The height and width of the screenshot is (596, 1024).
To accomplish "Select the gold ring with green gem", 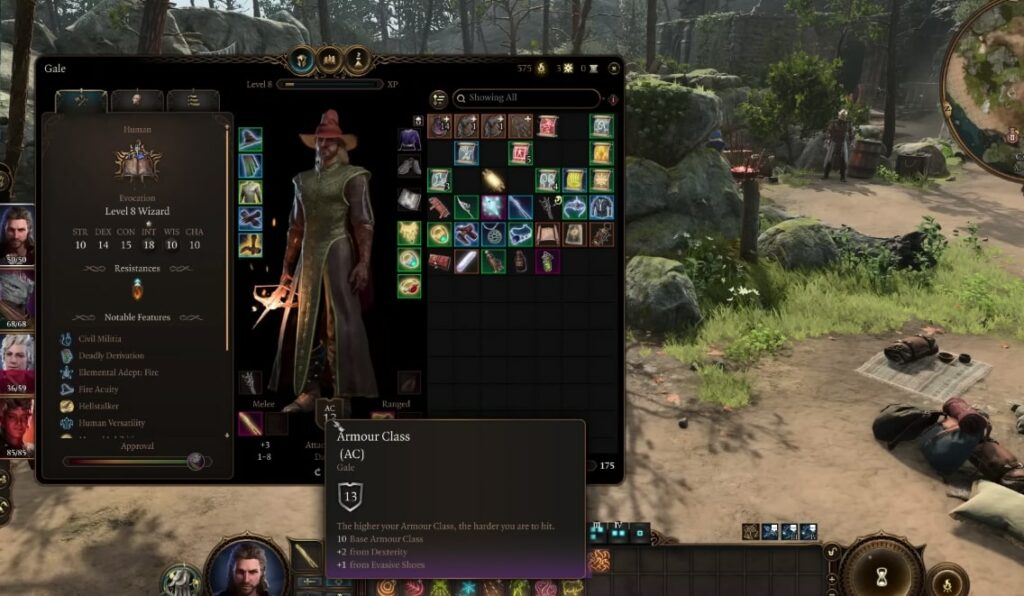I will point(439,234).
